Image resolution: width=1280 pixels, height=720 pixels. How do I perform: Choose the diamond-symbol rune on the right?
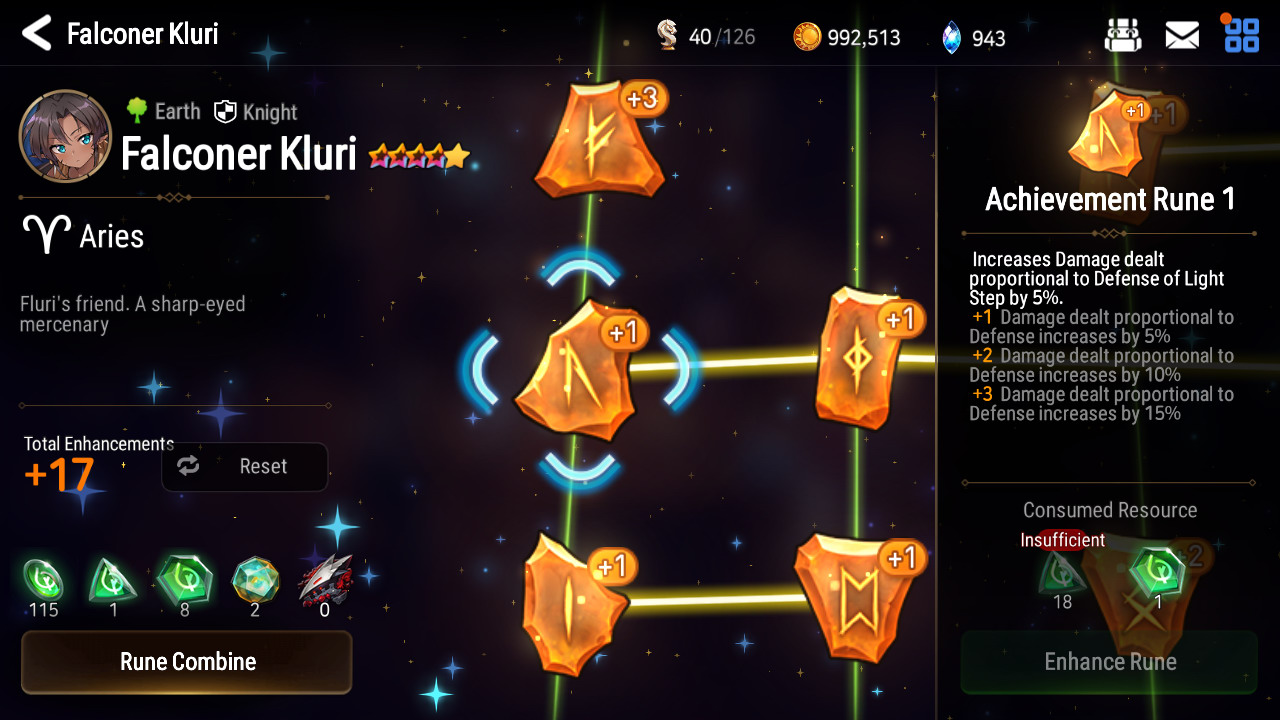pyautogui.click(x=860, y=358)
